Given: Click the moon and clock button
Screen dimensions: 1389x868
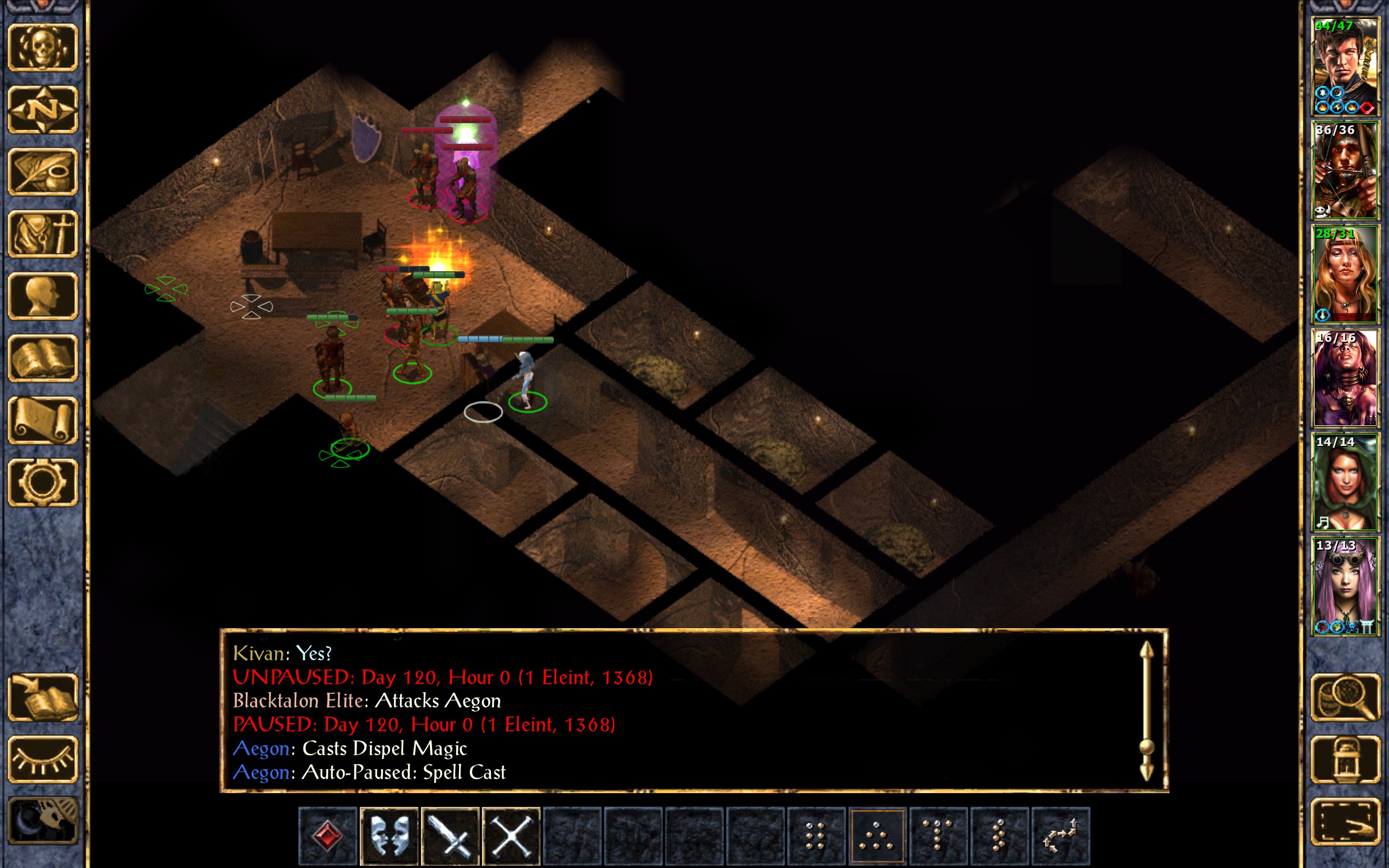Looking at the screenshot, I should pos(43,821).
